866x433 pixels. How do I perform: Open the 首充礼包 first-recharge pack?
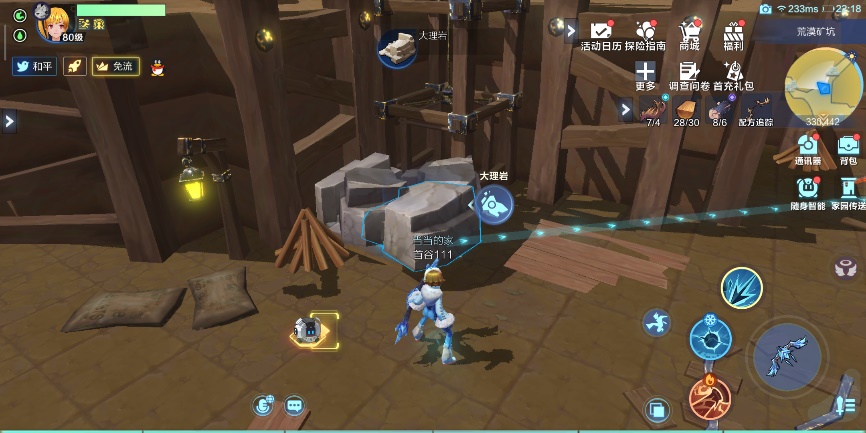pyautogui.click(x=733, y=76)
